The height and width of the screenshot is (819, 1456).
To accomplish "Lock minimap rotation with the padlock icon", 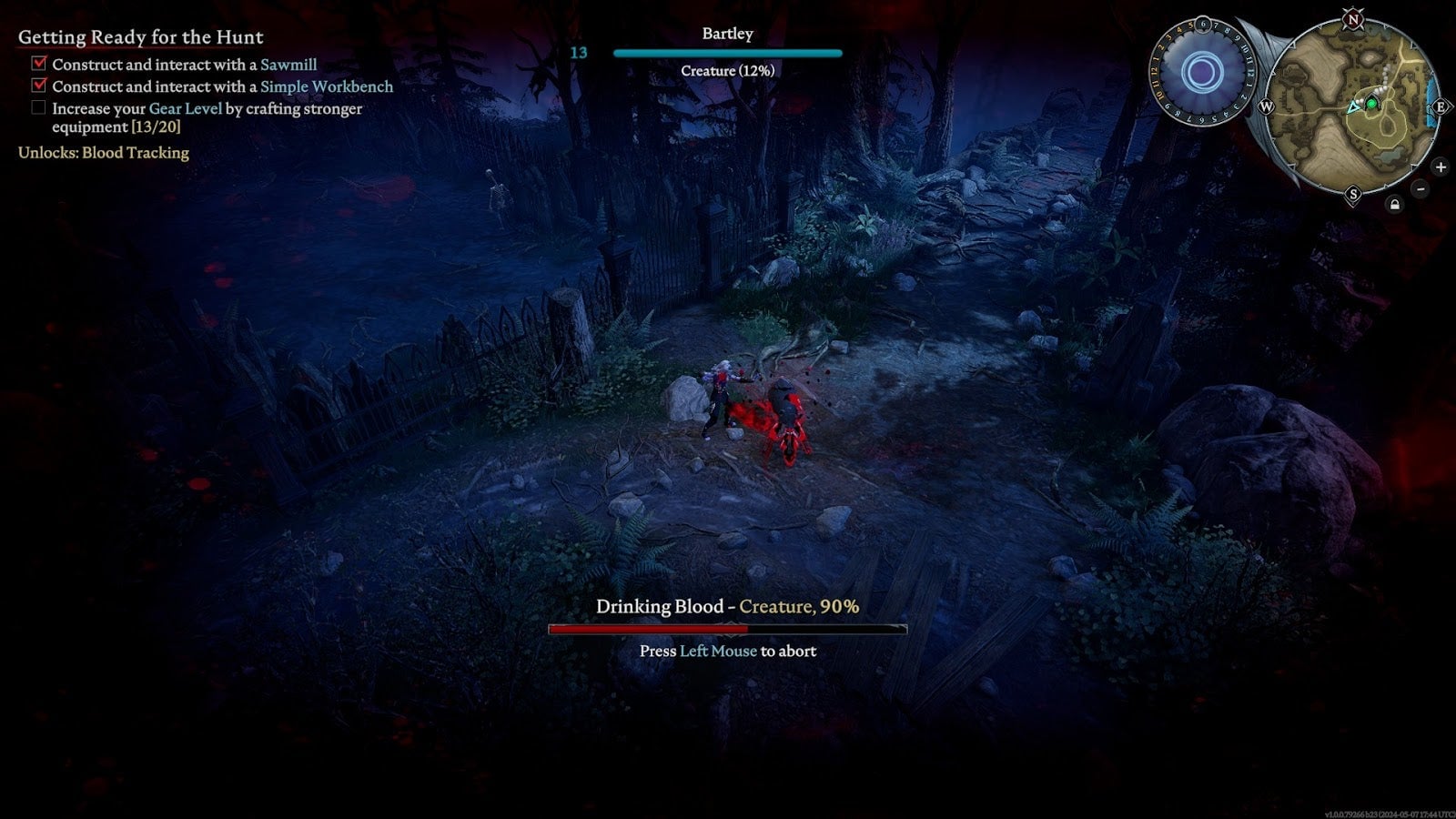I will 1394,205.
